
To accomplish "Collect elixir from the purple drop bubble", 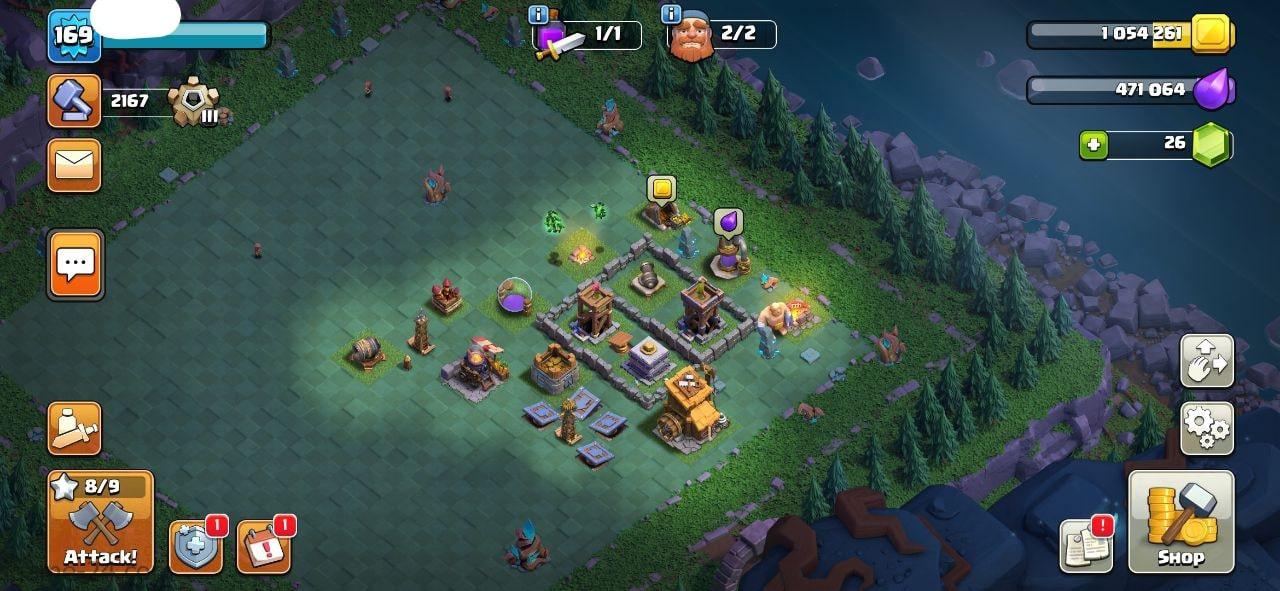I will click(728, 222).
